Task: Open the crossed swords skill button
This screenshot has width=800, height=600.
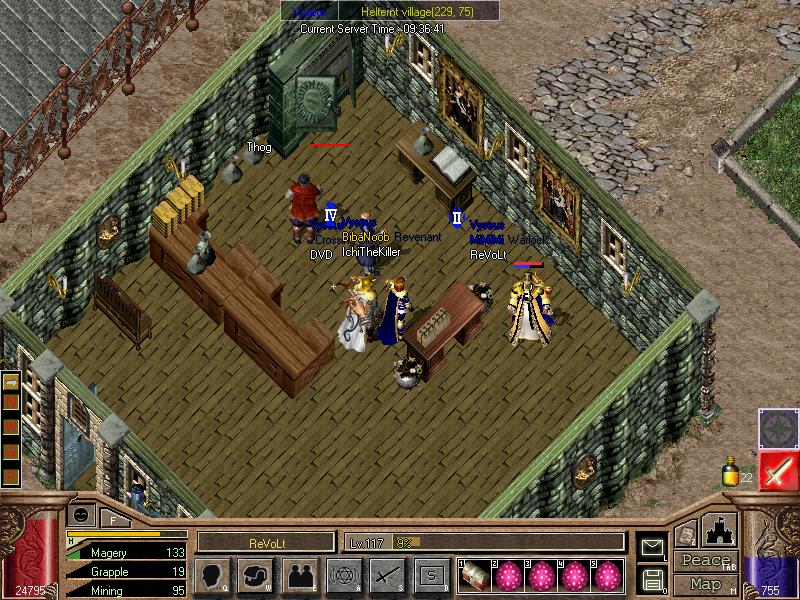Action: pyautogui.click(x=387, y=575)
